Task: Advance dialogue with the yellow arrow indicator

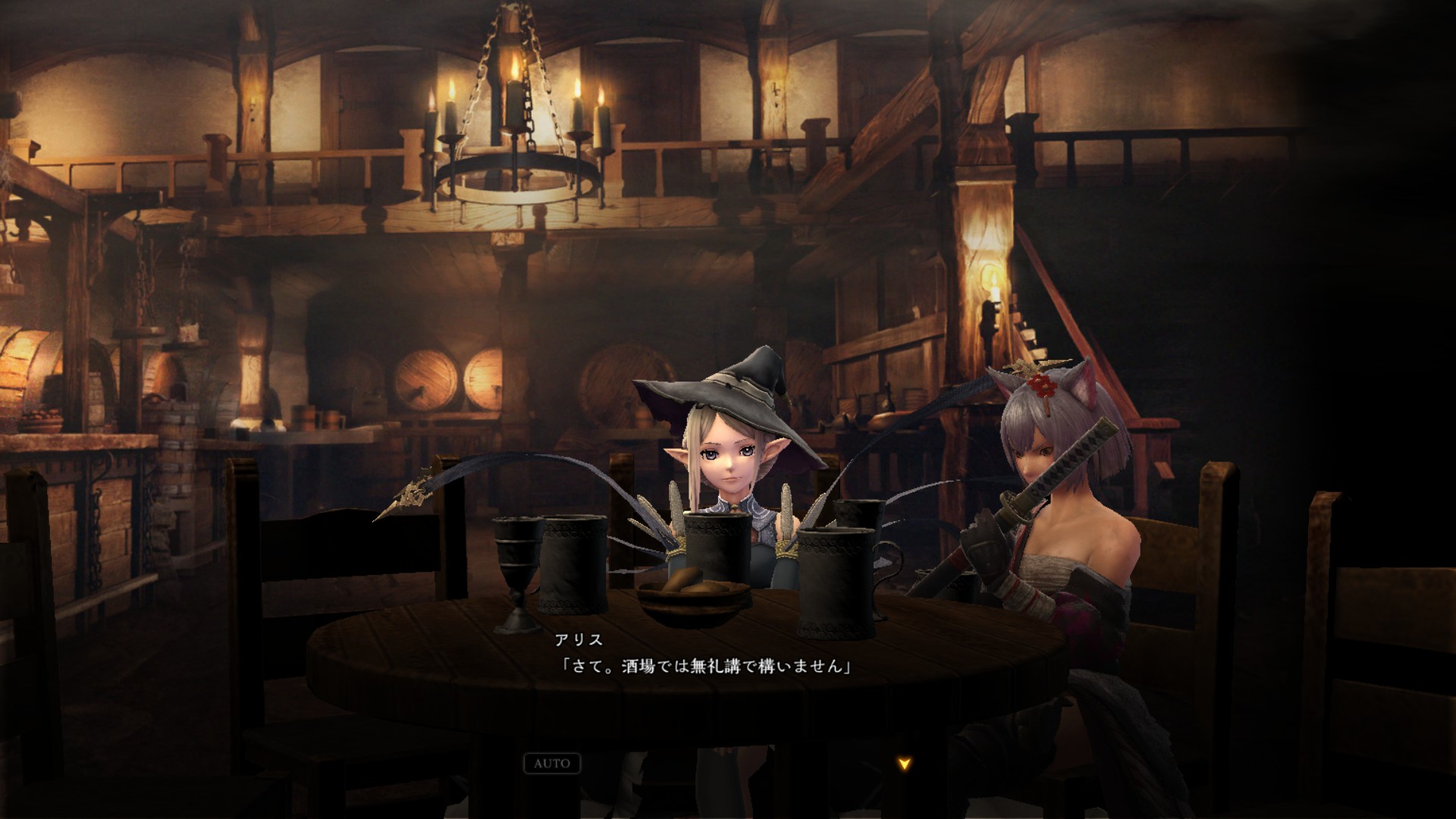Action: click(904, 764)
